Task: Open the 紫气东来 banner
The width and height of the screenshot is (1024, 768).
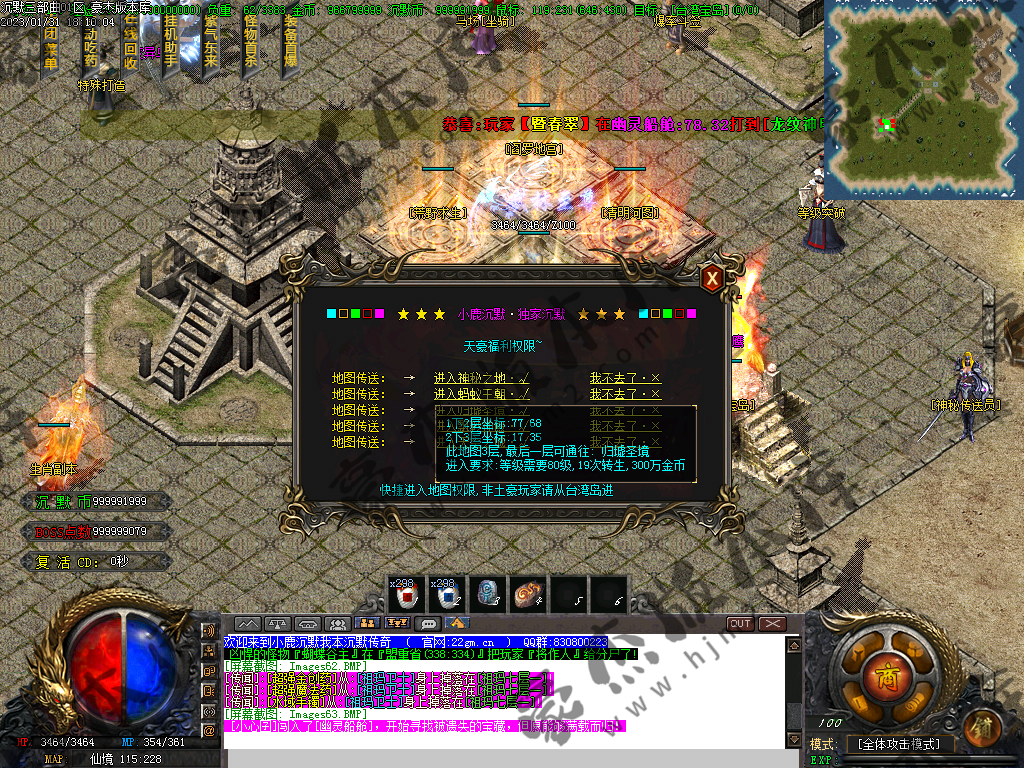Action: coord(211,47)
